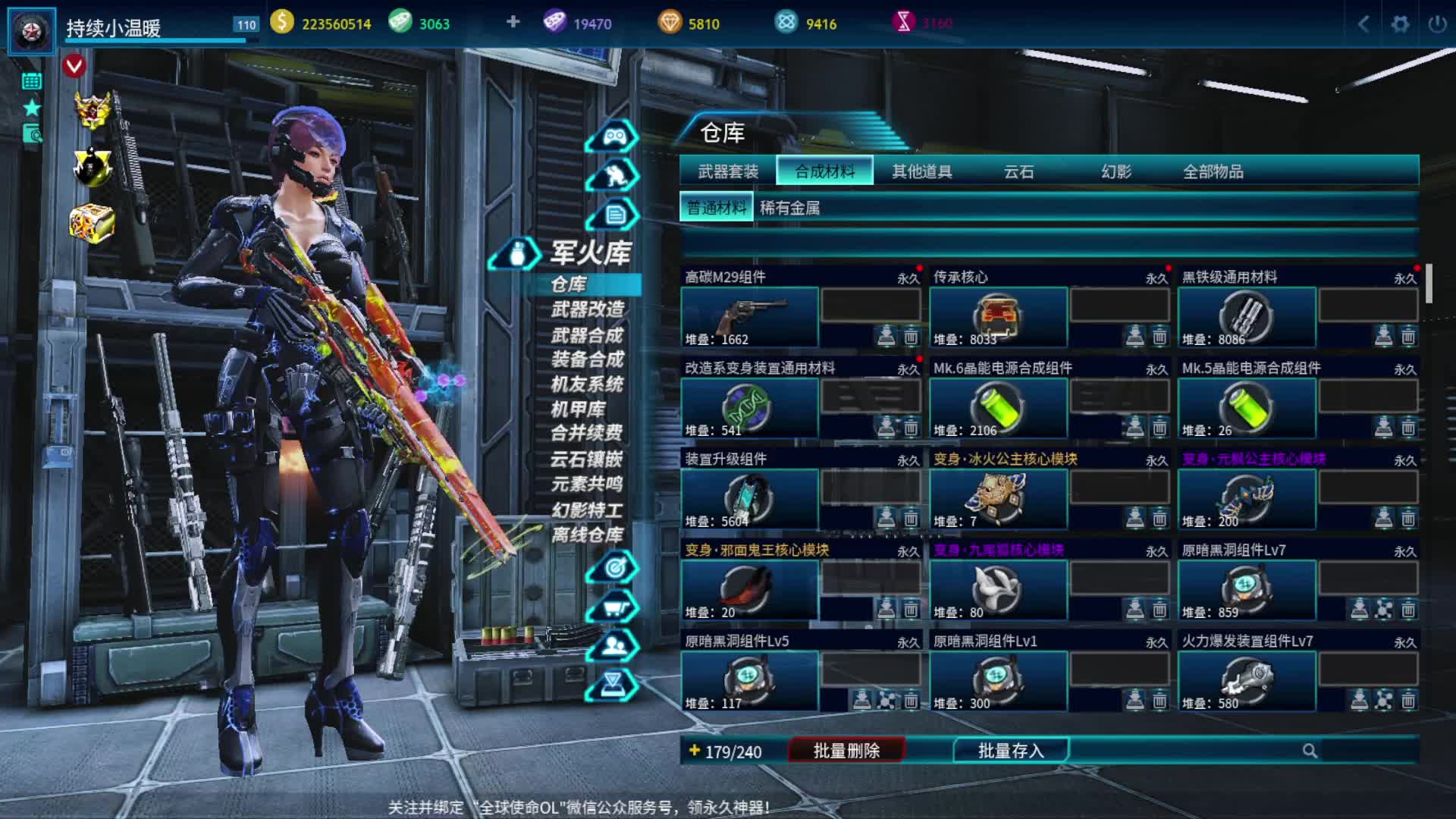Open the 其他道具 tab
Image resolution: width=1456 pixels, height=819 pixels.
[x=921, y=171]
